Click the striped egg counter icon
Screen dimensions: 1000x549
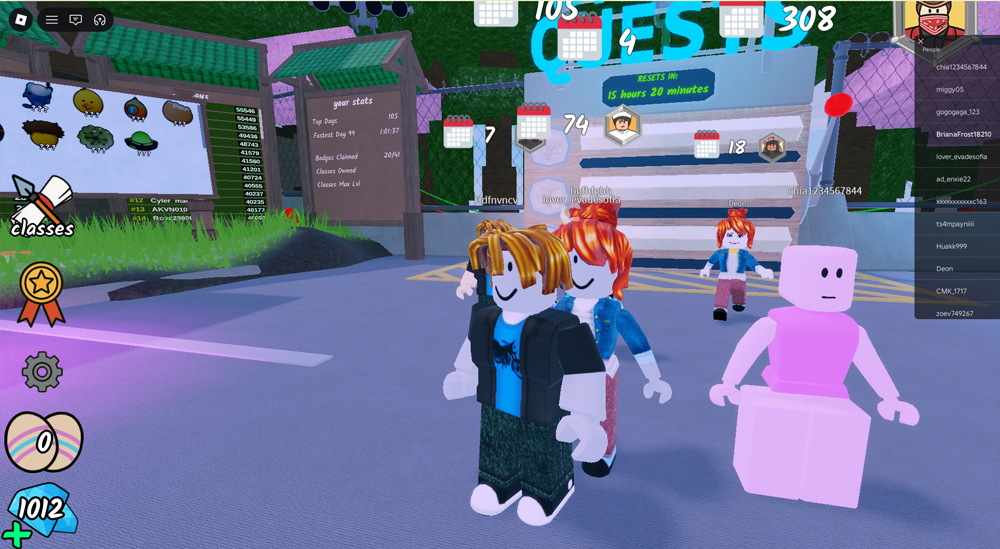(x=44, y=441)
